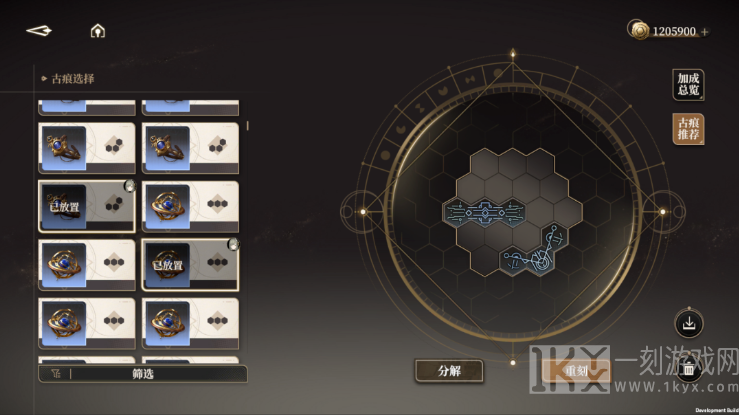The height and width of the screenshot is (415, 739).
Task: Save layout with the download arrow icon
Action: 689,324
